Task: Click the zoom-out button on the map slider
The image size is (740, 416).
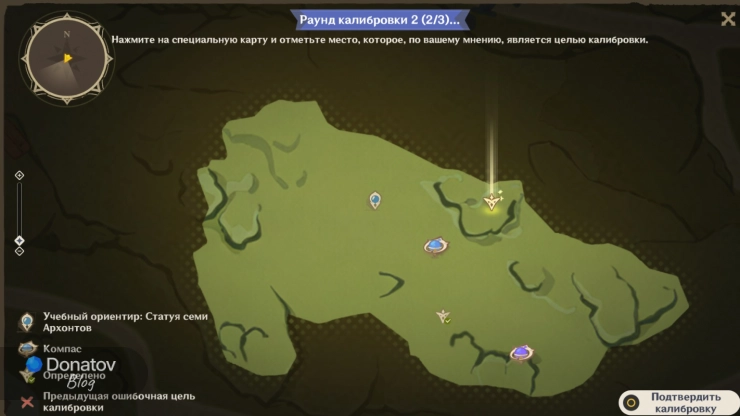Action: 19,250
